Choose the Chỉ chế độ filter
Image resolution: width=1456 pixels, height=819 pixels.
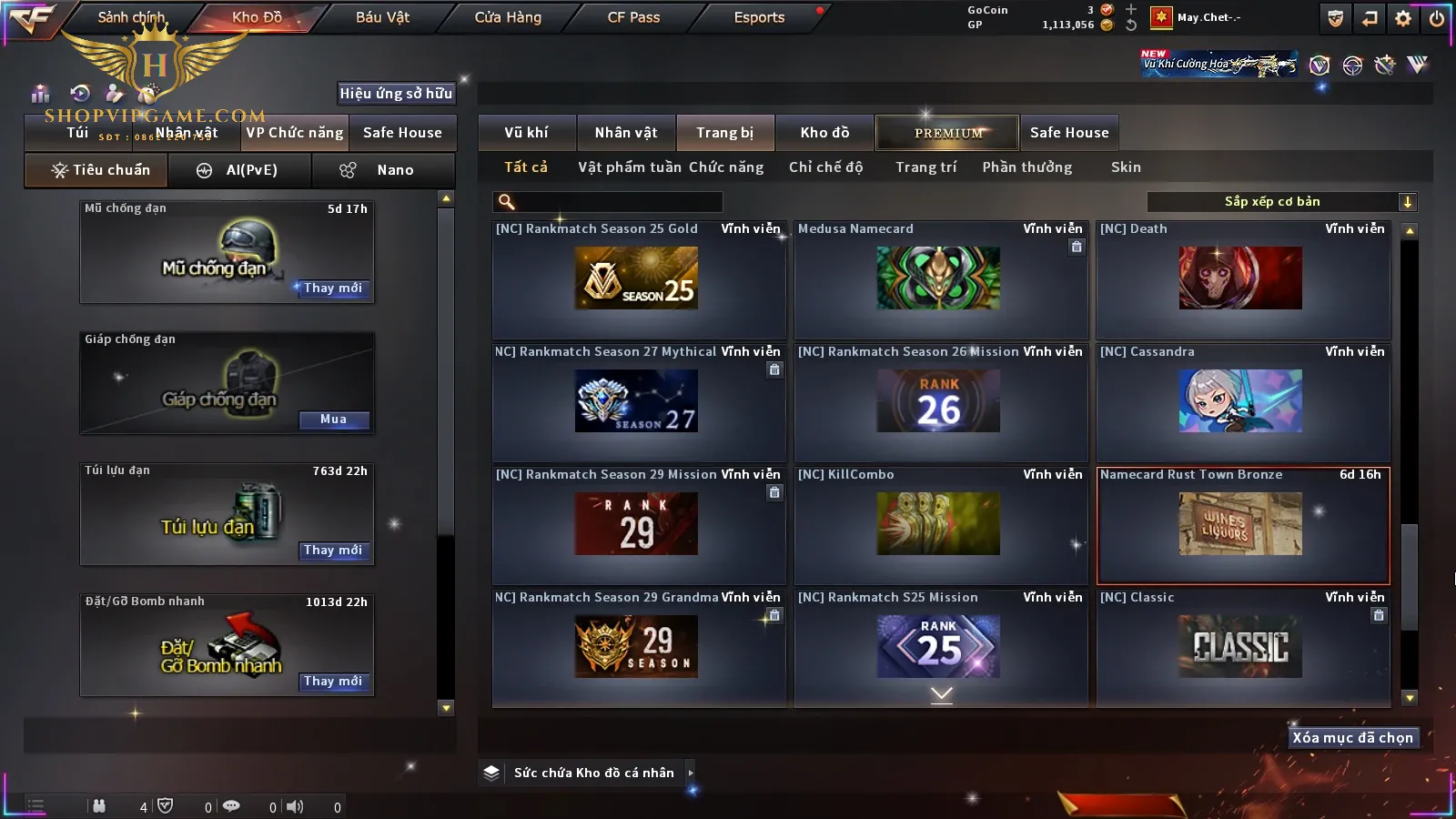(x=825, y=167)
